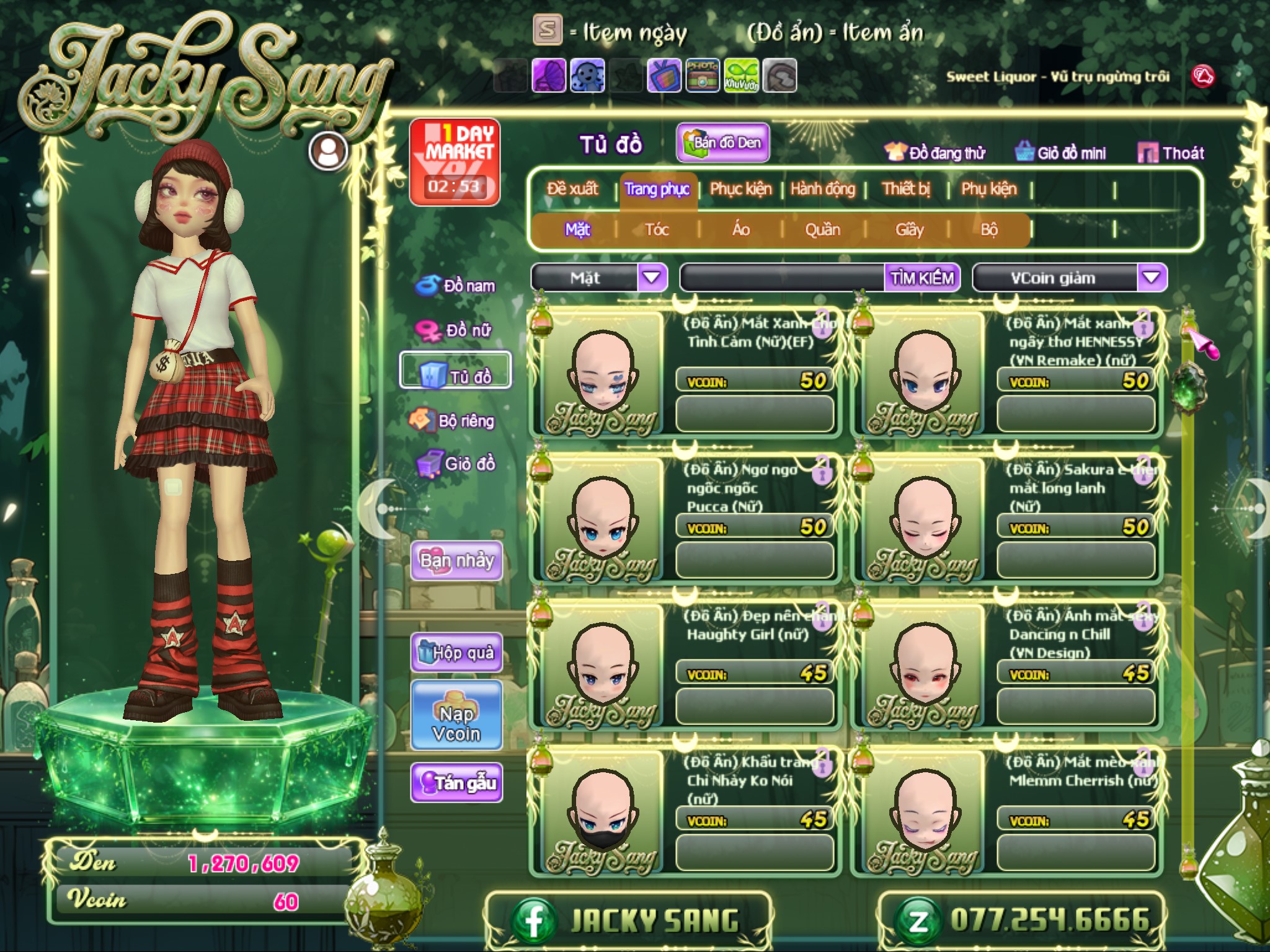Switch to the Phục kiện tab
Viewport: 1270px width, 952px height.
[740, 189]
